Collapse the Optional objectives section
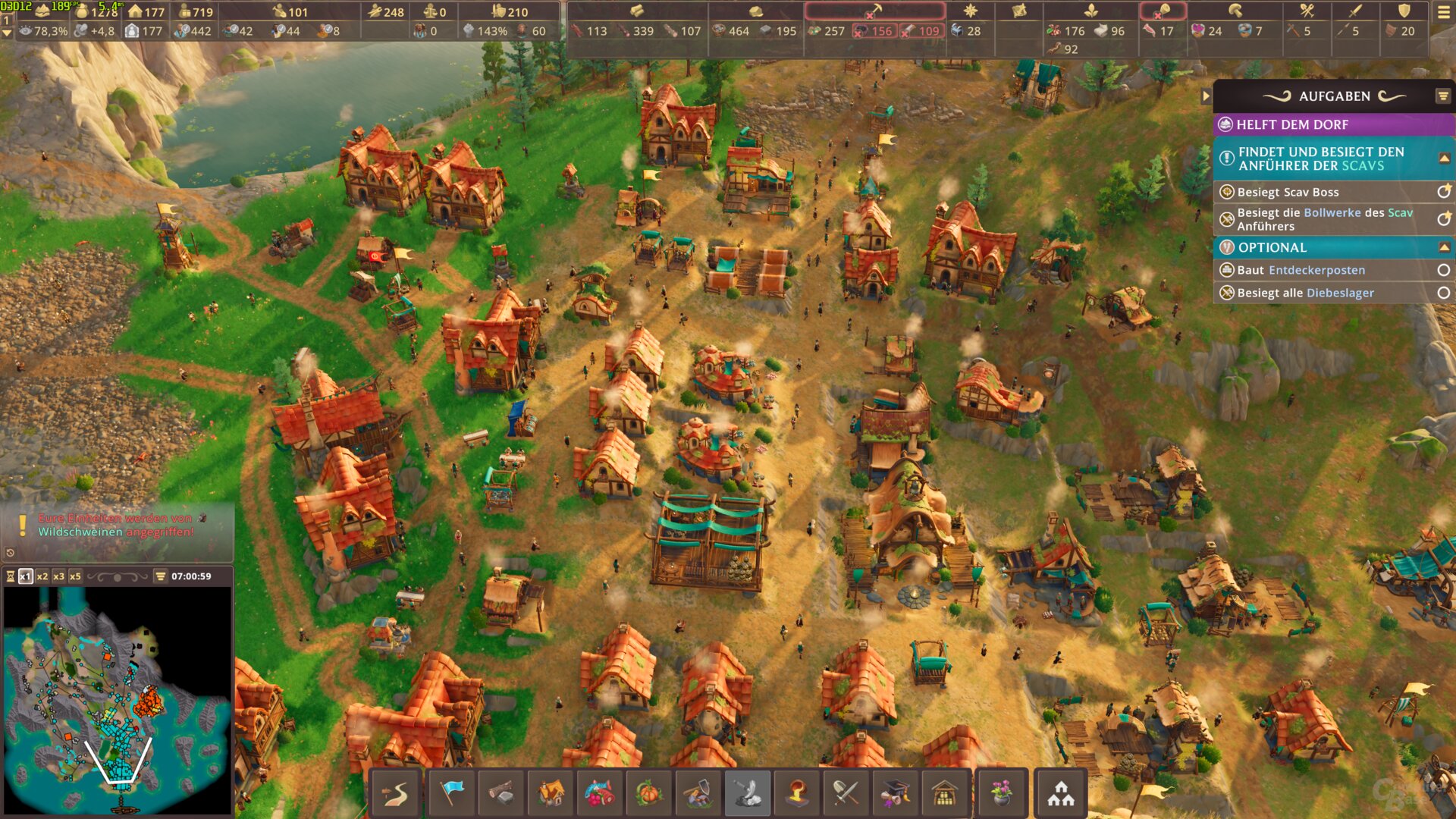The height and width of the screenshot is (819, 1456). click(x=1444, y=247)
